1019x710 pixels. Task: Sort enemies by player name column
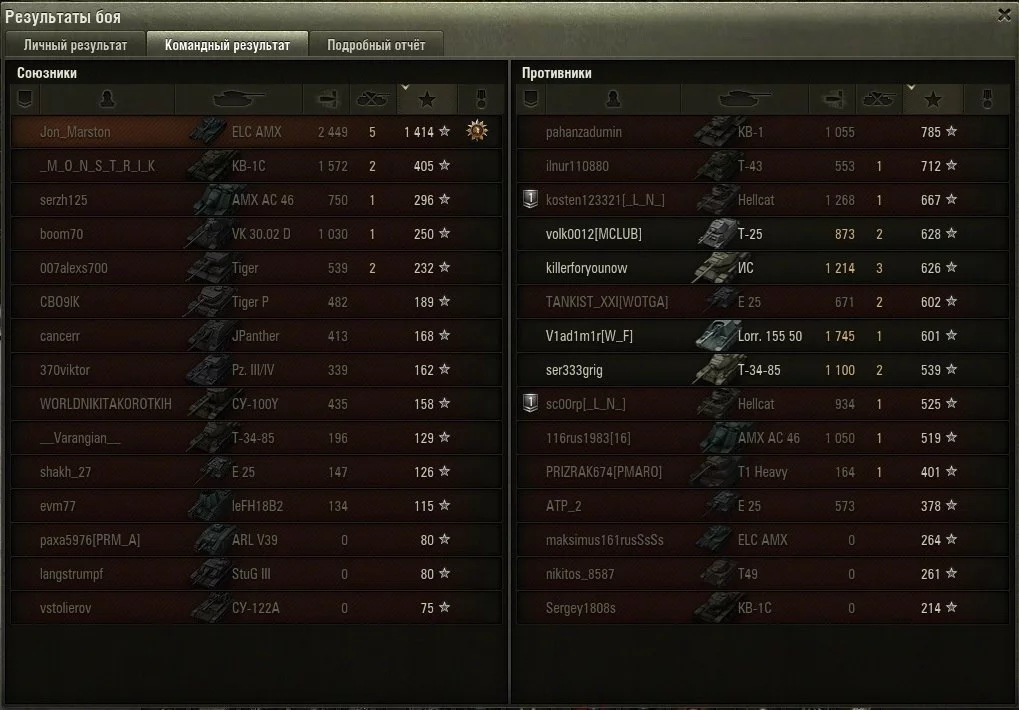(x=613, y=99)
